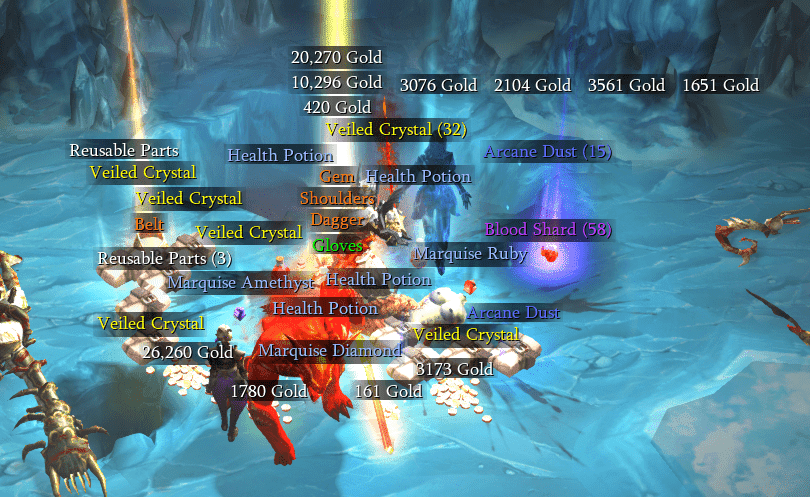810x497 pixels.
Task: Pick up the Marquise Amethyst gem label
Action: pos(241,282)
